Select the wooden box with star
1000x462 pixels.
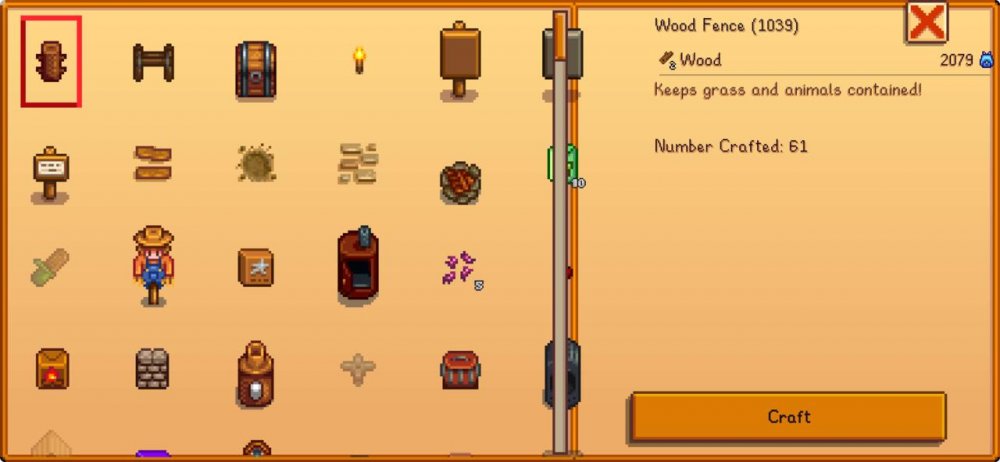pos(256,267)
